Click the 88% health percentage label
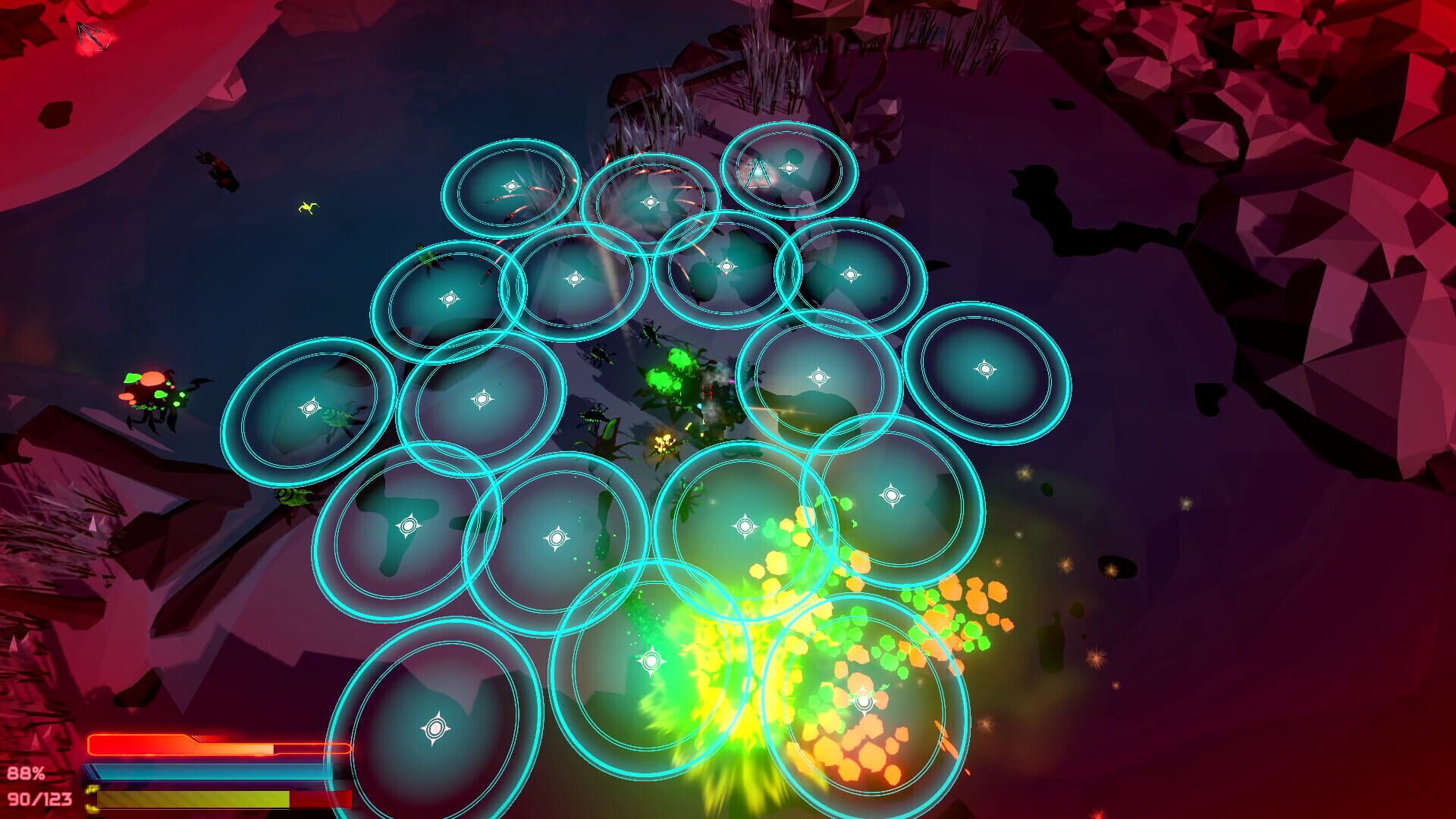1456x819 pixels. [26, 776]
